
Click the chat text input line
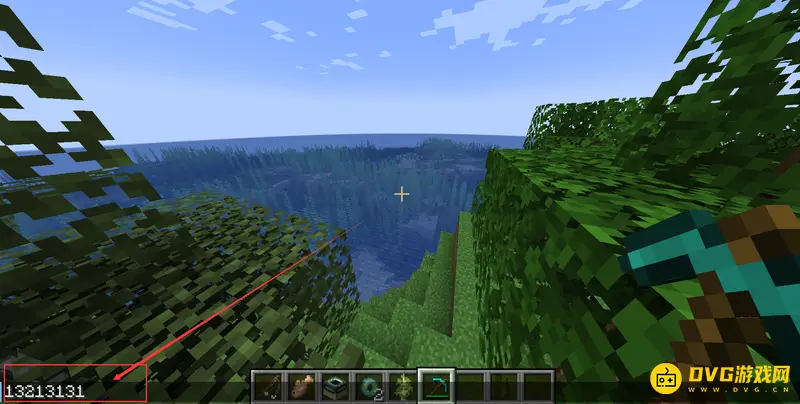point(74,391)
